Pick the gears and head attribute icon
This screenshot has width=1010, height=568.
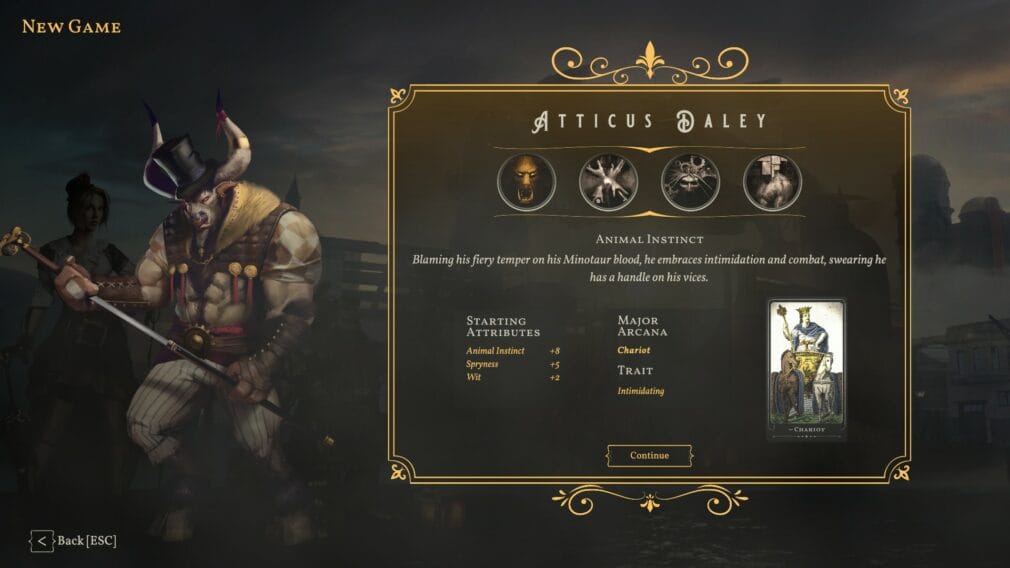690,182
